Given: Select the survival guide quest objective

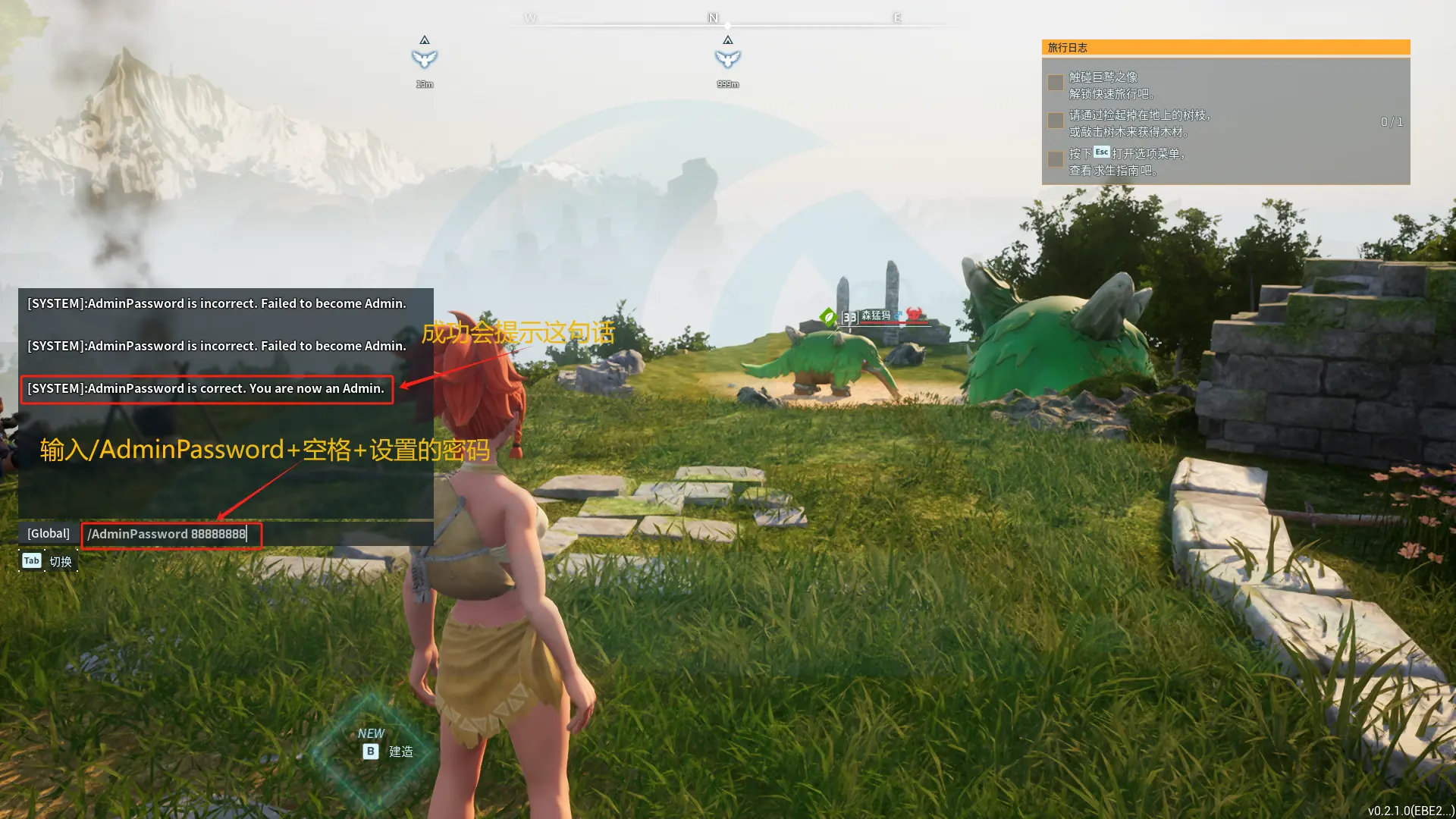Looking at the screenshot, I should (1127, 162).
